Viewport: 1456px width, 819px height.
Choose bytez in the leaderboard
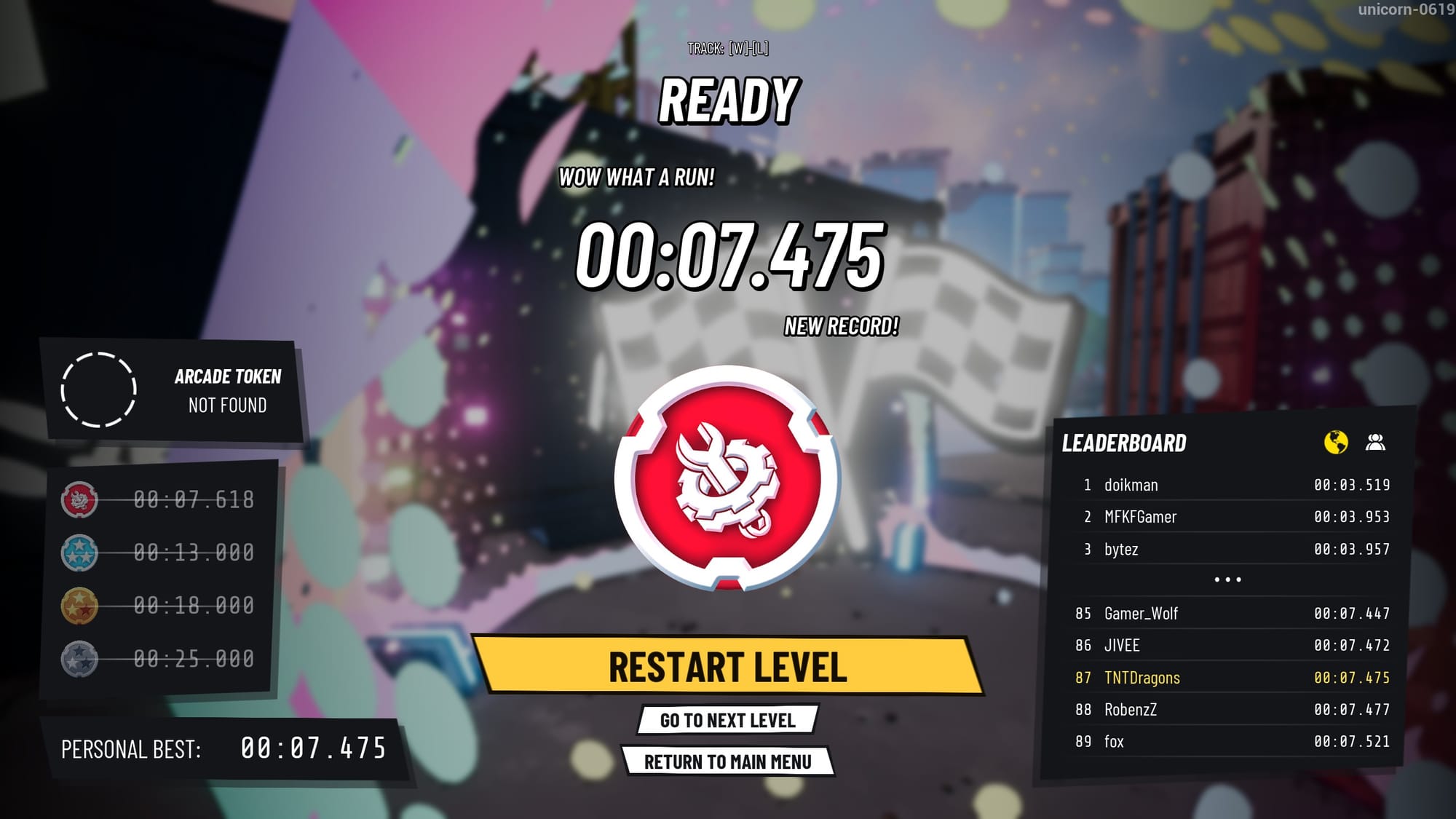pos(1232,549)
